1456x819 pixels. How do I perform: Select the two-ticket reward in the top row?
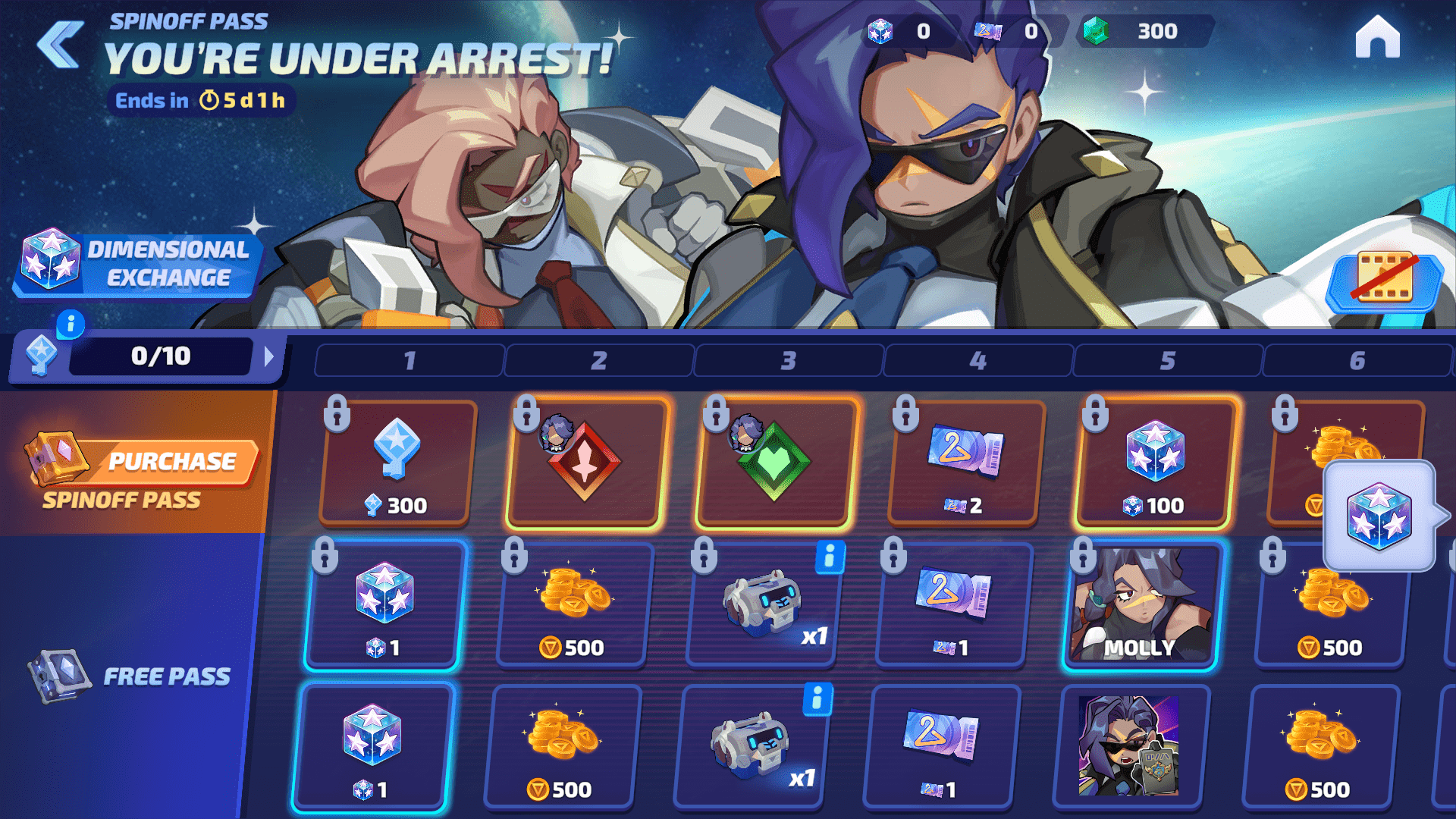965,463
